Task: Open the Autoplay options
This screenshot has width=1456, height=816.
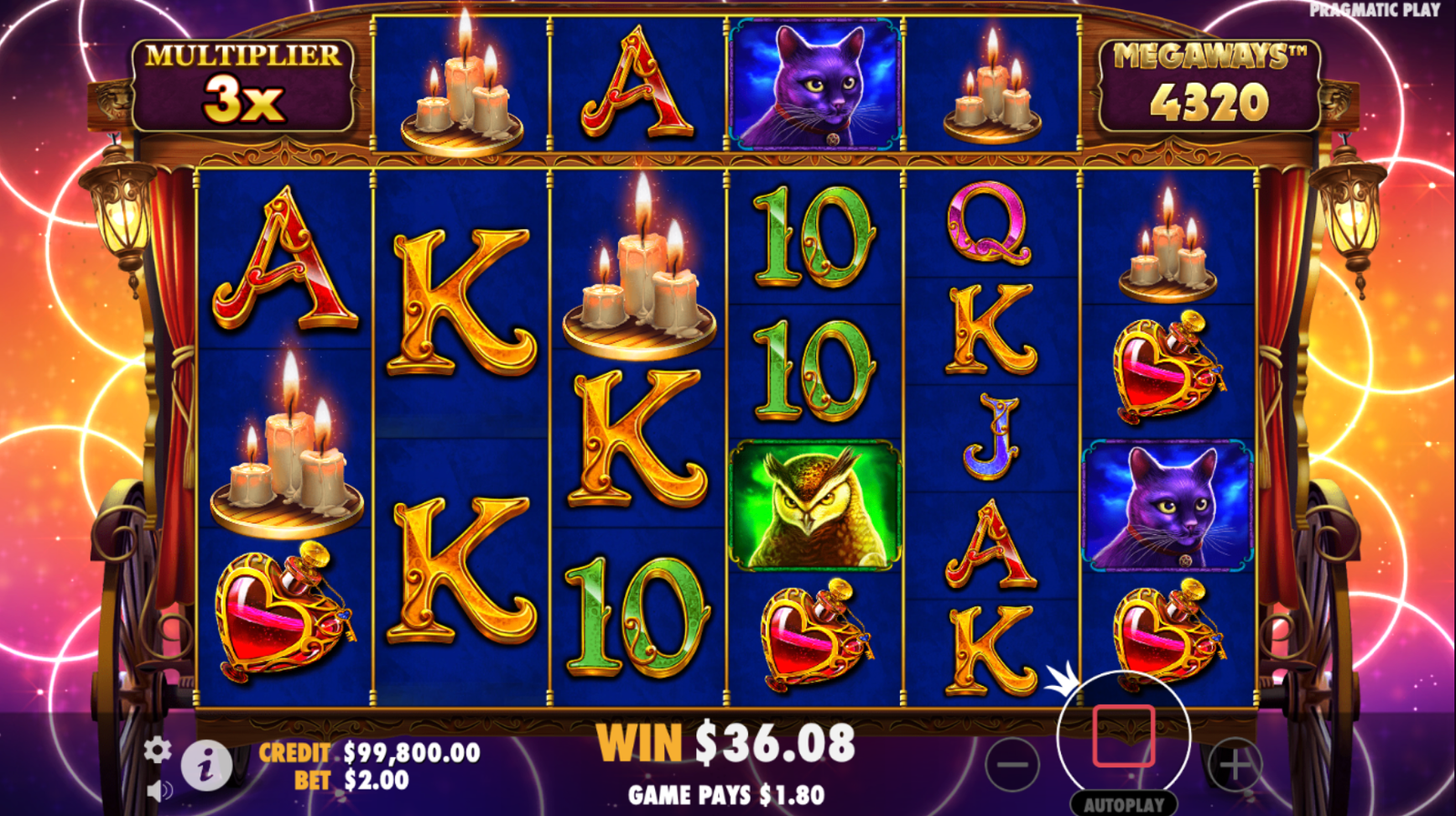Action: 1124,804
